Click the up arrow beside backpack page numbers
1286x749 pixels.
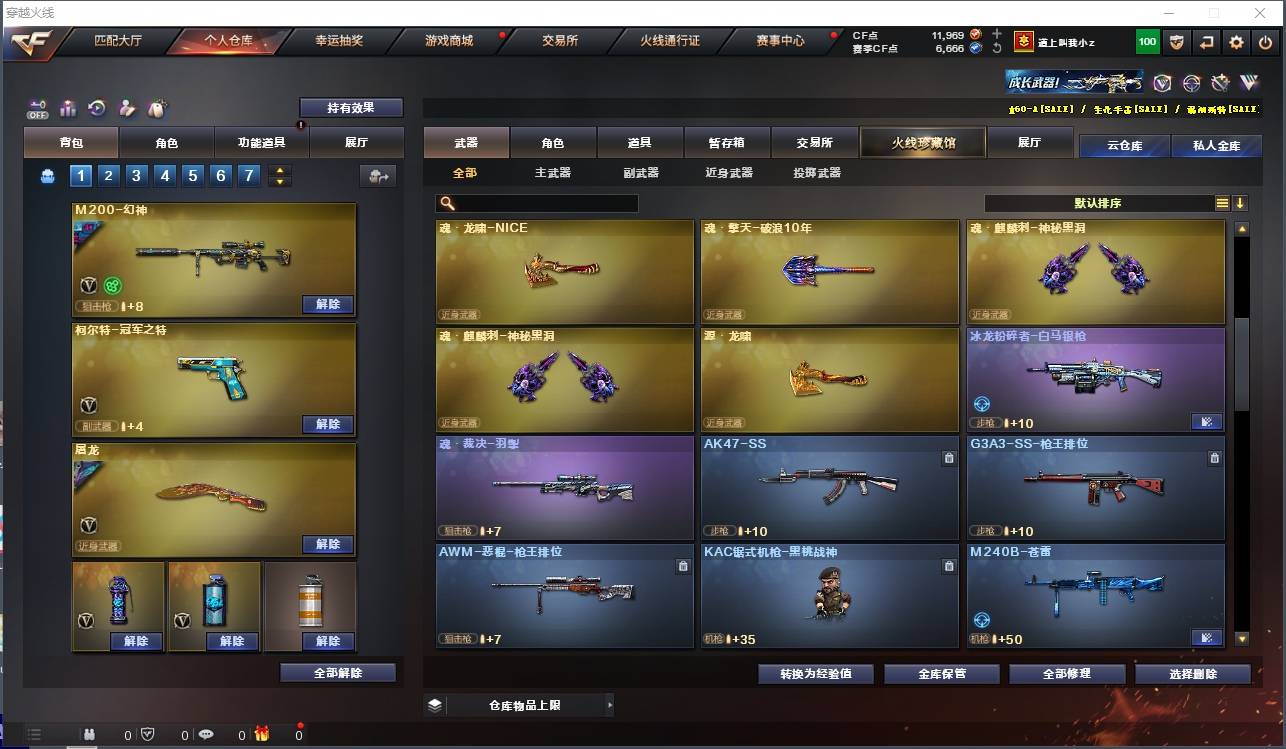(x=279, y=170)
